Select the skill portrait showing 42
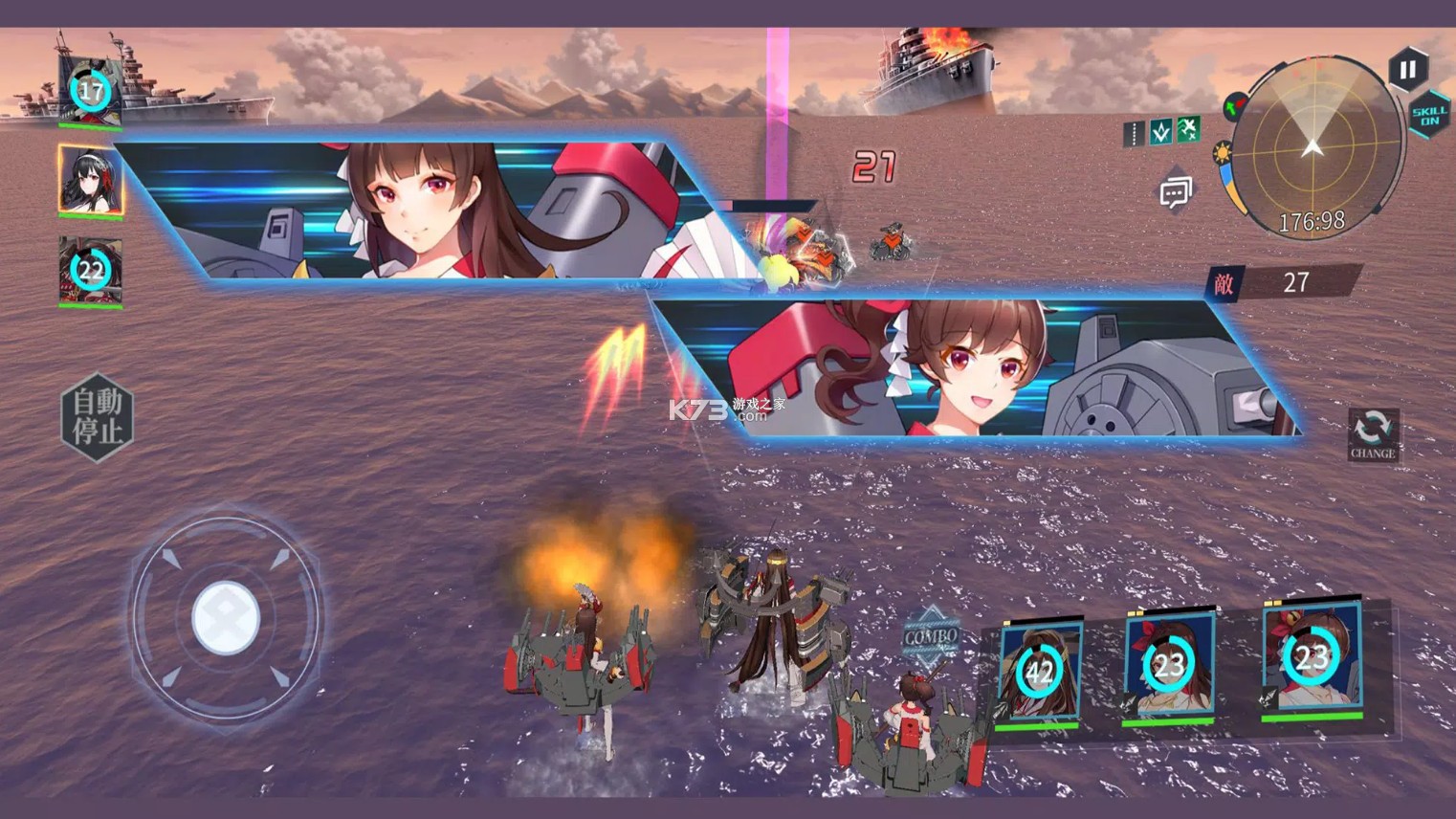 pyautogui.click(x=1039, y=672)
